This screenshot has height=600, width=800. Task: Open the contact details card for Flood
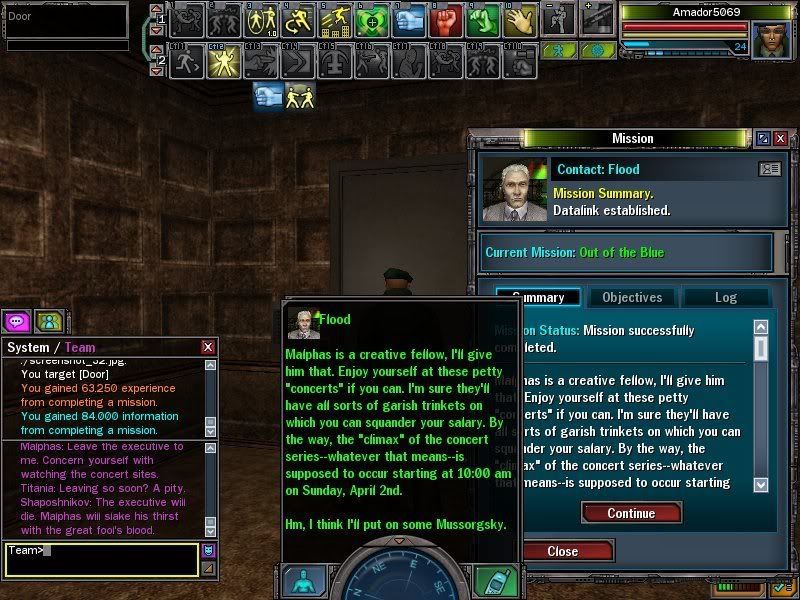click(770, 169)
